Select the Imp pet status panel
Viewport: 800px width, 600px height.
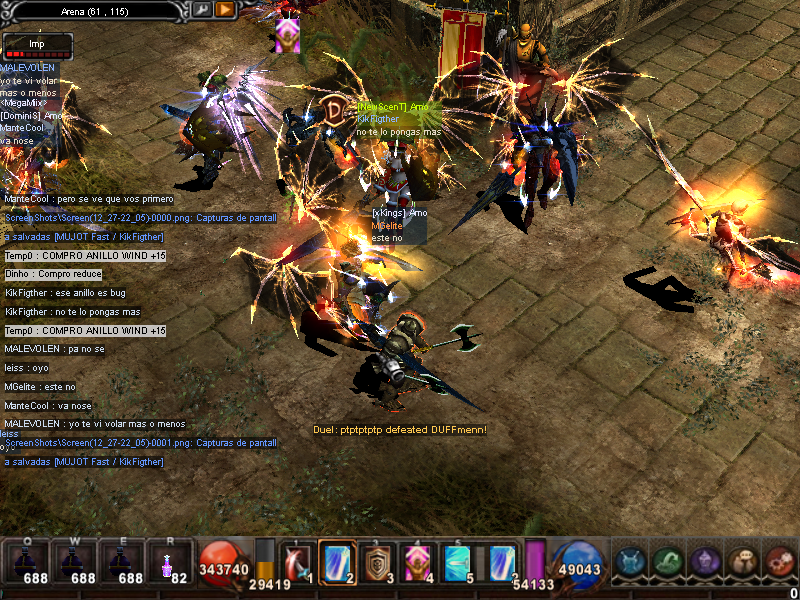(38, 46)
